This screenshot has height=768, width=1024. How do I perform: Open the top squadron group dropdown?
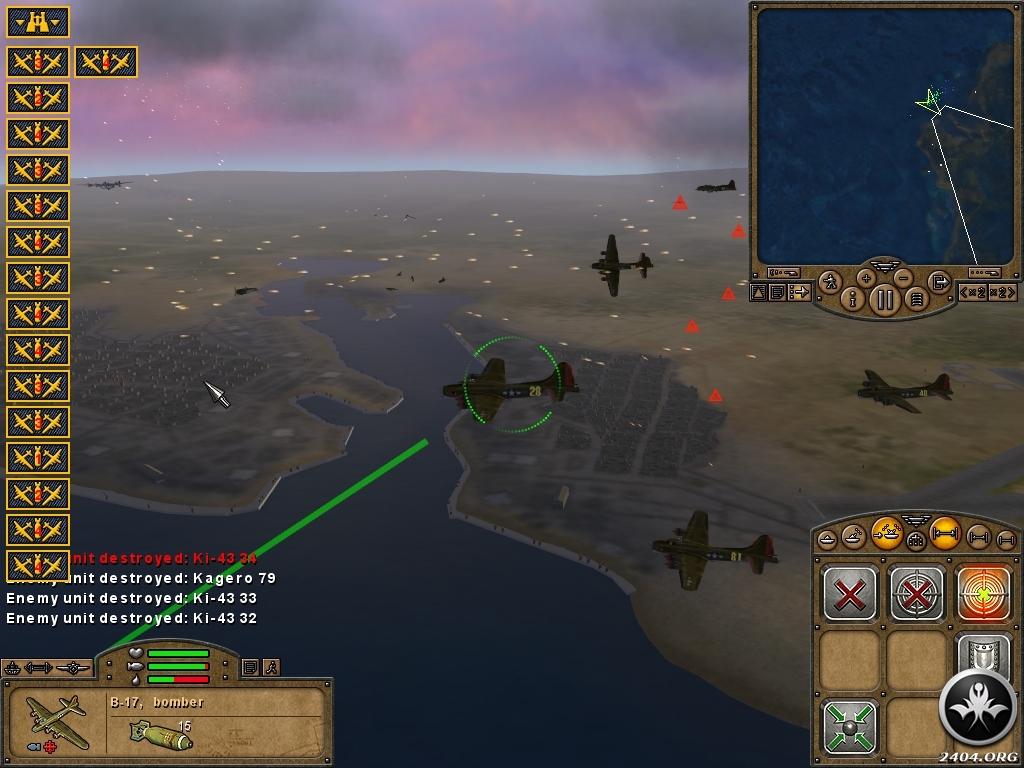38,21
